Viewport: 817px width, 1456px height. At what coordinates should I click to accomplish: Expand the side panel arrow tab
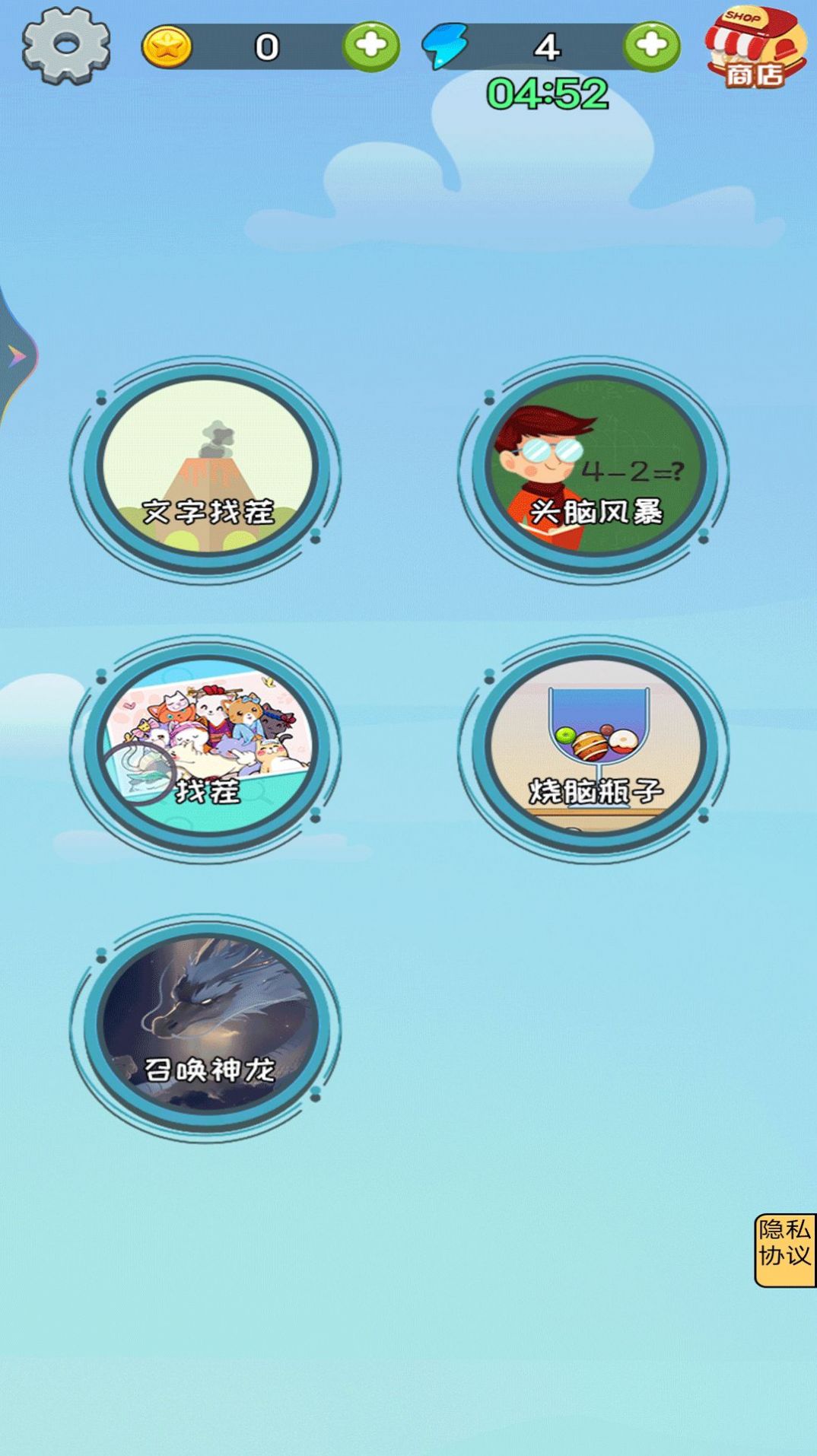pyautogui.click(x=16, y=356)
